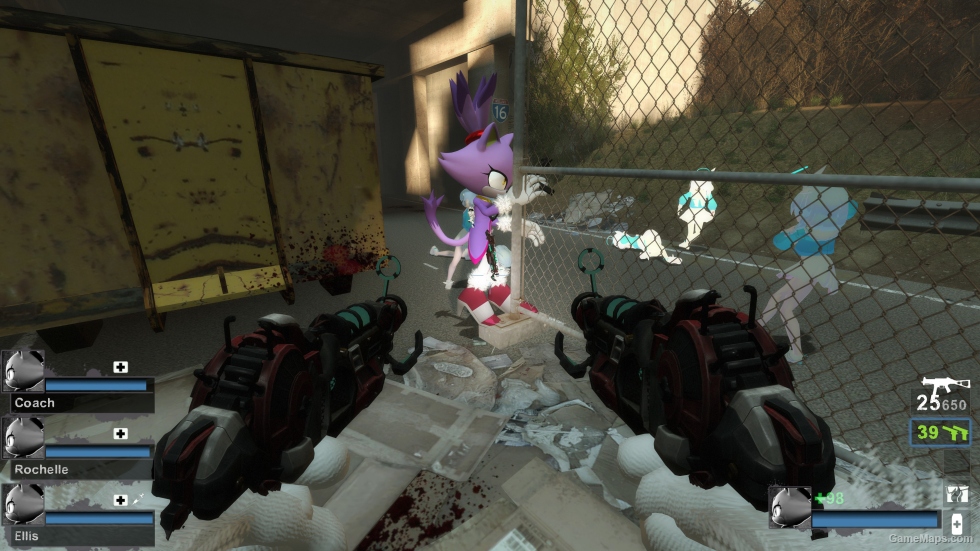This screenshot has height=551, width=980.
Task: Select the gas can item slot
Action: tap(956, 493)
